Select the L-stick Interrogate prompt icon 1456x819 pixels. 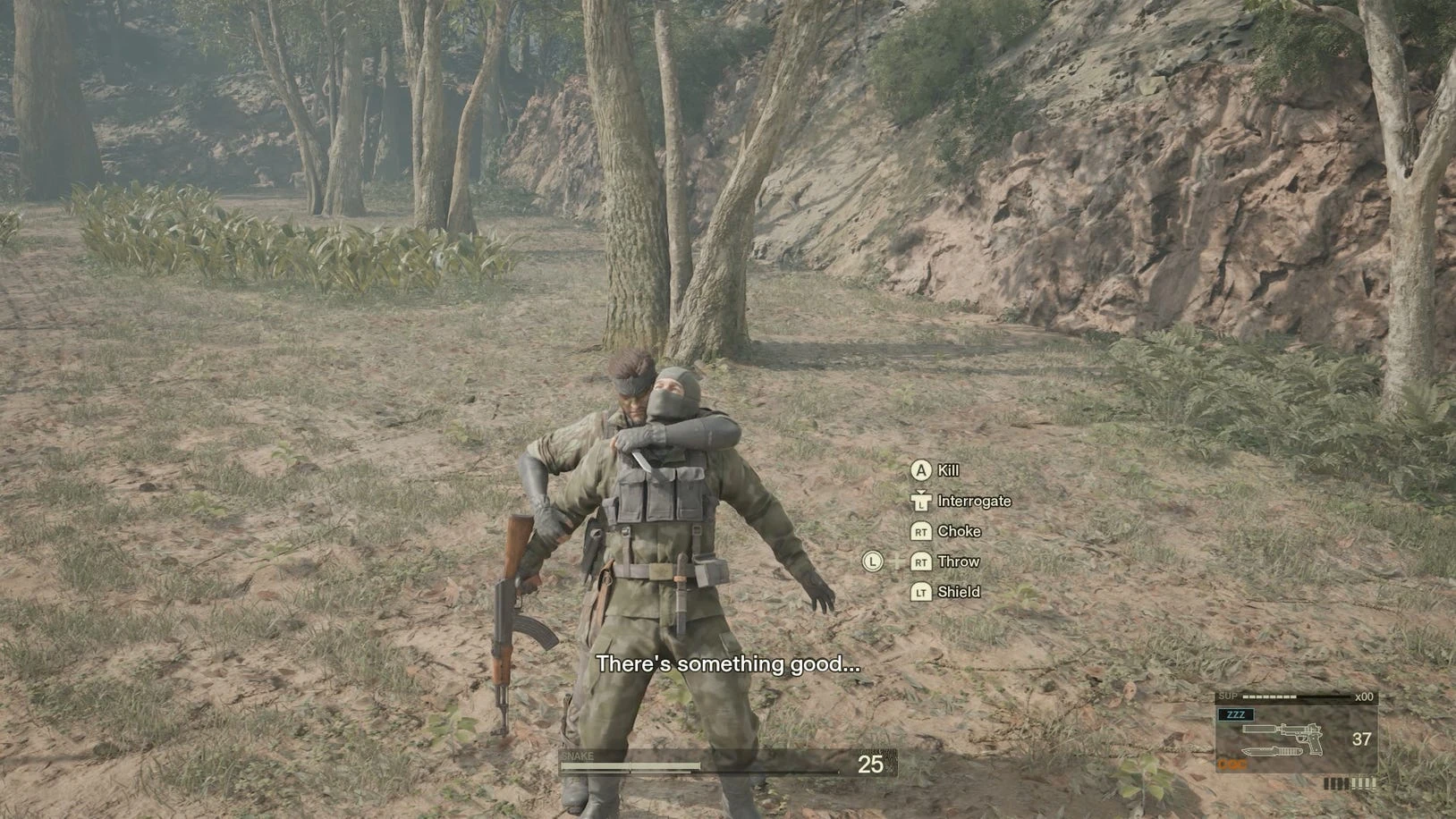coord(922,502)
